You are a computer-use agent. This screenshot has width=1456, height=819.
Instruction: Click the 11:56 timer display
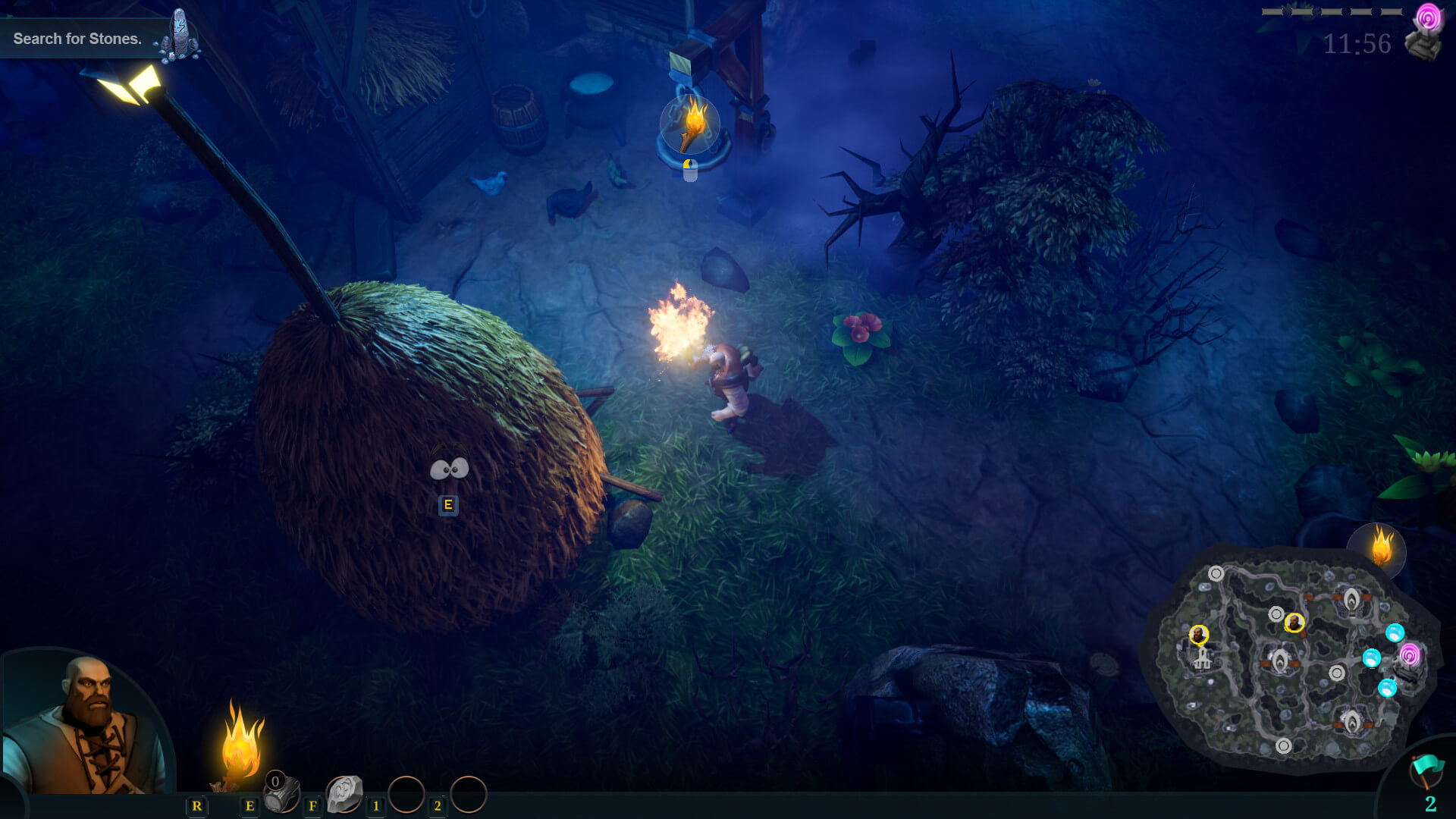[1357, 43]
